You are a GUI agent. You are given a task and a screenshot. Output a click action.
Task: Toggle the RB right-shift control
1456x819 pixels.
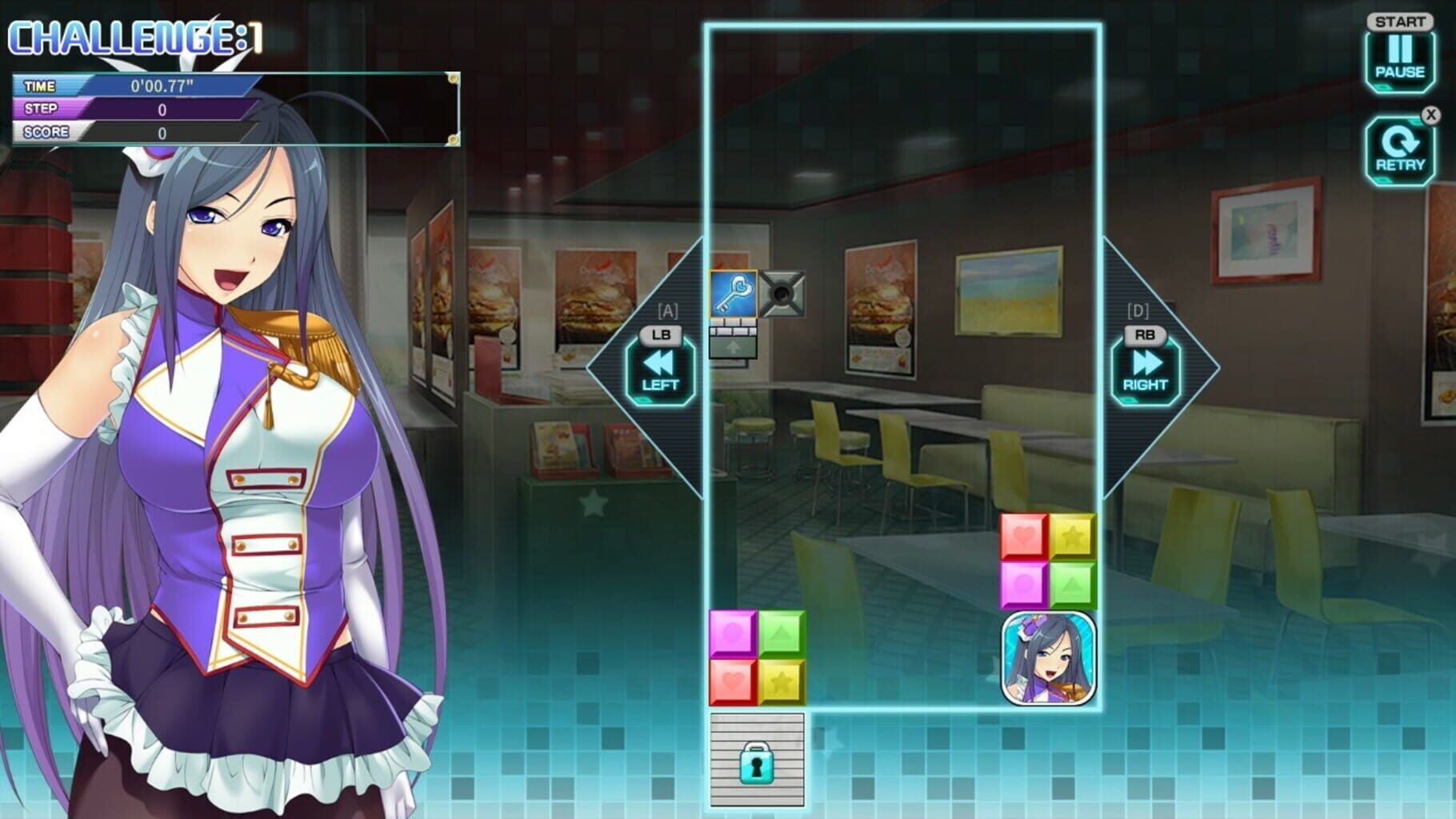[x=1144, y=336]
